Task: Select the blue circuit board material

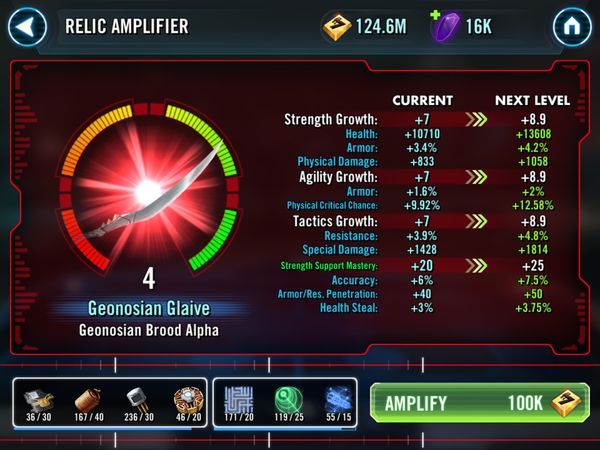Action: [x=240, y=402]
